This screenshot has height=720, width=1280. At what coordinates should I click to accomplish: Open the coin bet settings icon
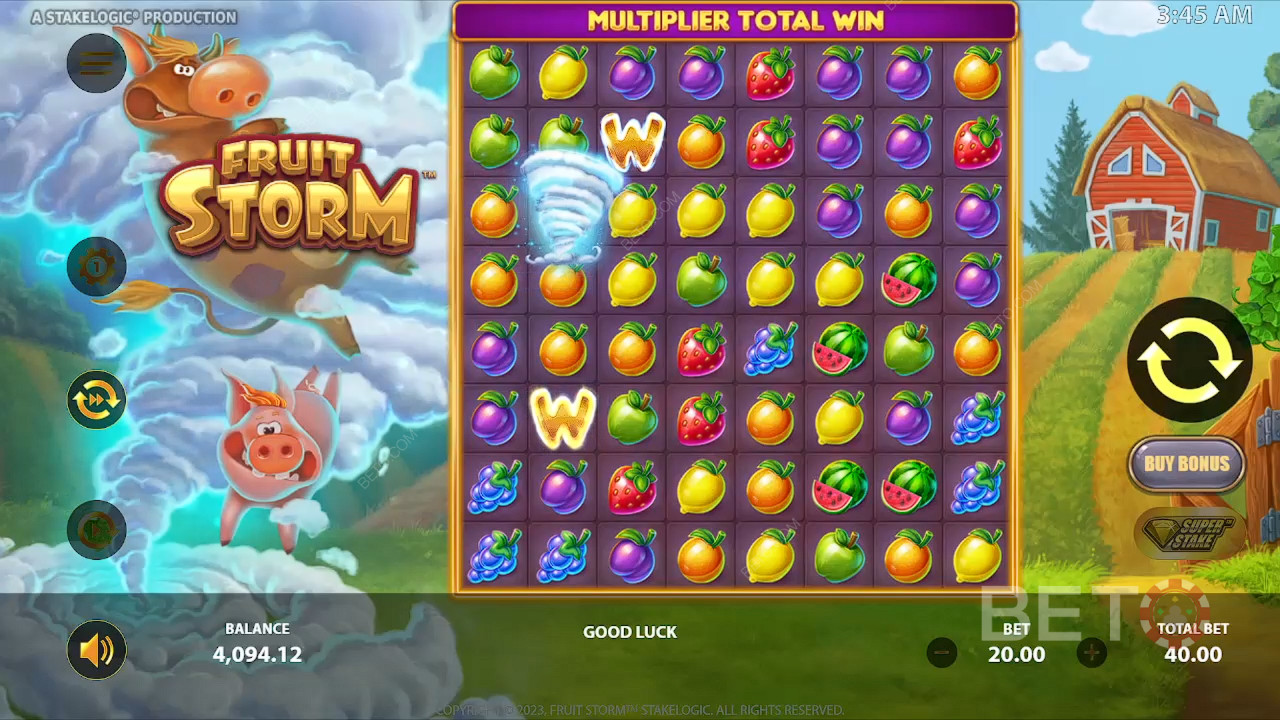click(96, 267)
